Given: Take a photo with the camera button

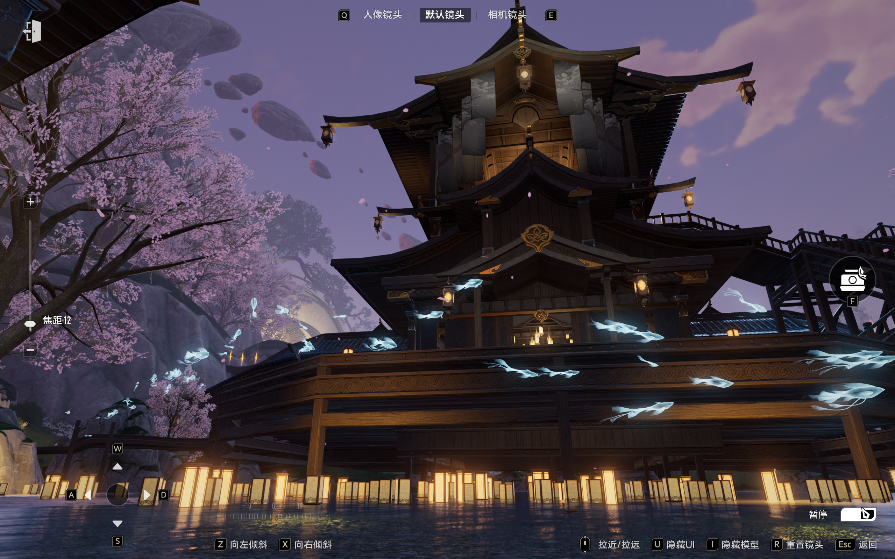Looking at the screenshot, I should 852,277.
